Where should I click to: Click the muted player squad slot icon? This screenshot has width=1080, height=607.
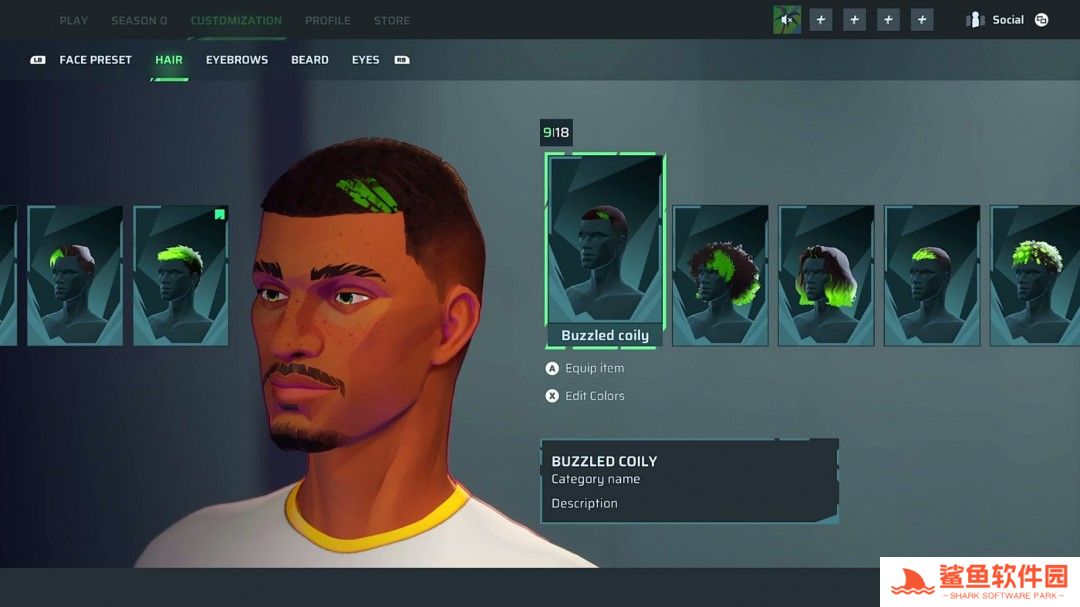(787, 20)
